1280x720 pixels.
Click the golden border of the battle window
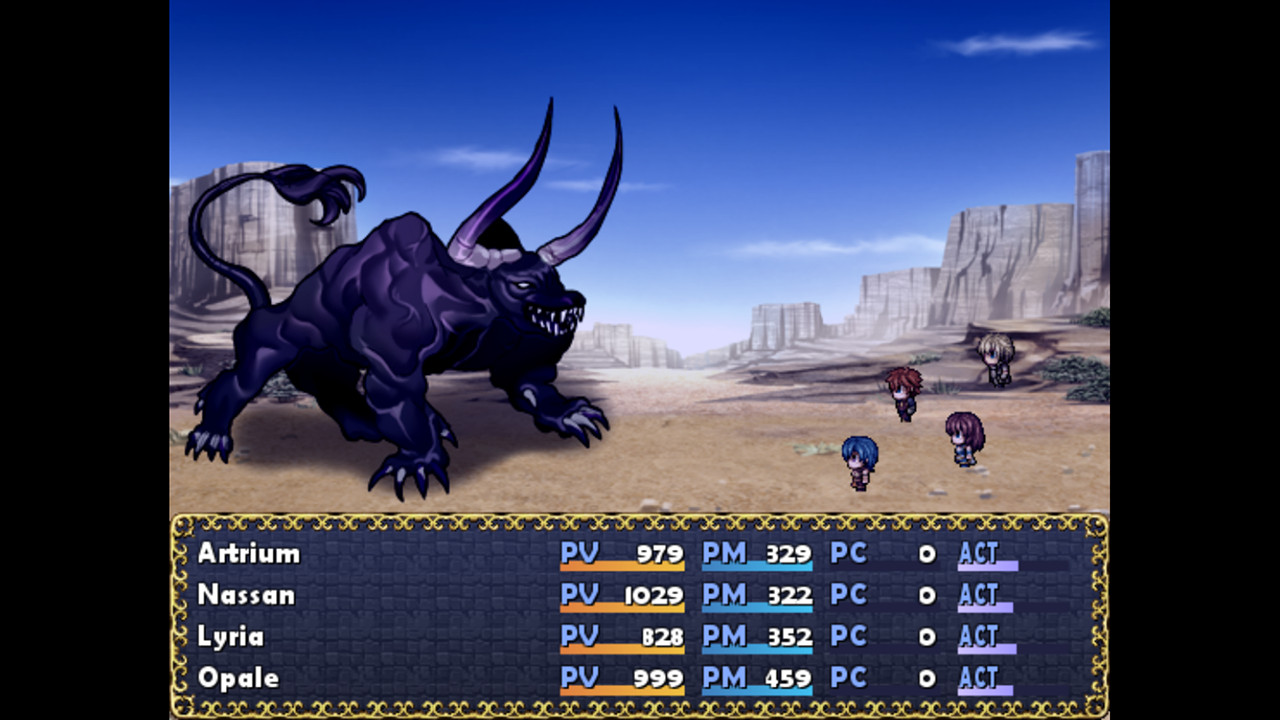[x=640, y=520]
